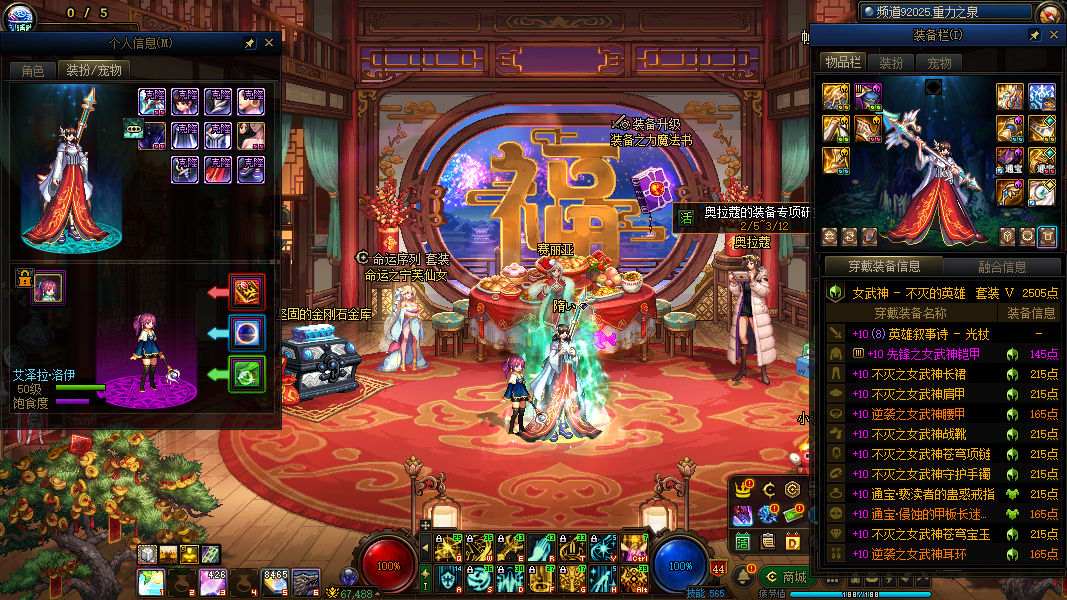The width and height of the screenshot is (1067, 600).
Task: View the 融合信息 fusion info tab
Action: point(1000,266)
